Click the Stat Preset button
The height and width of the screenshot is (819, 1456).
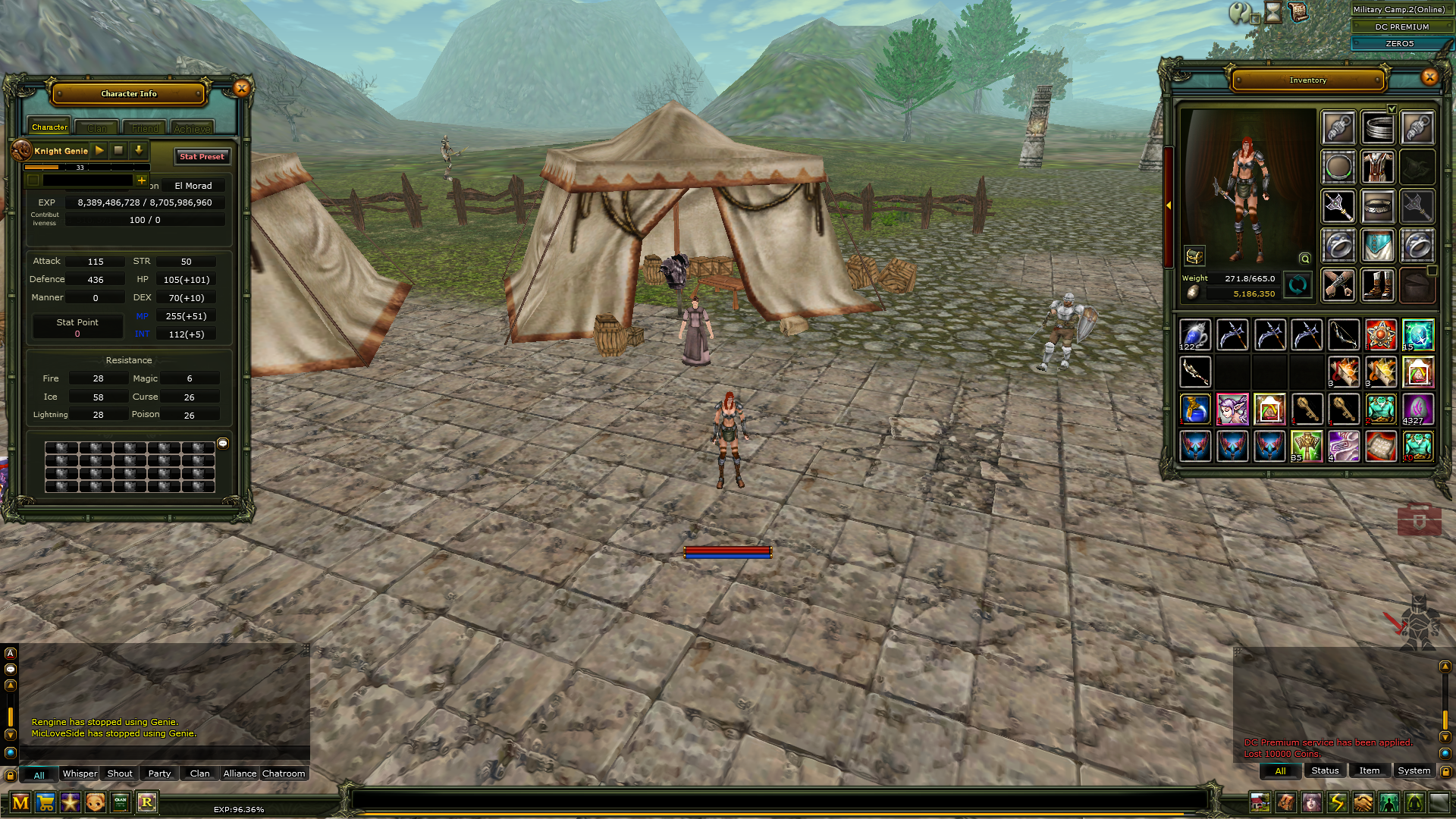click(x=202, y=156)
